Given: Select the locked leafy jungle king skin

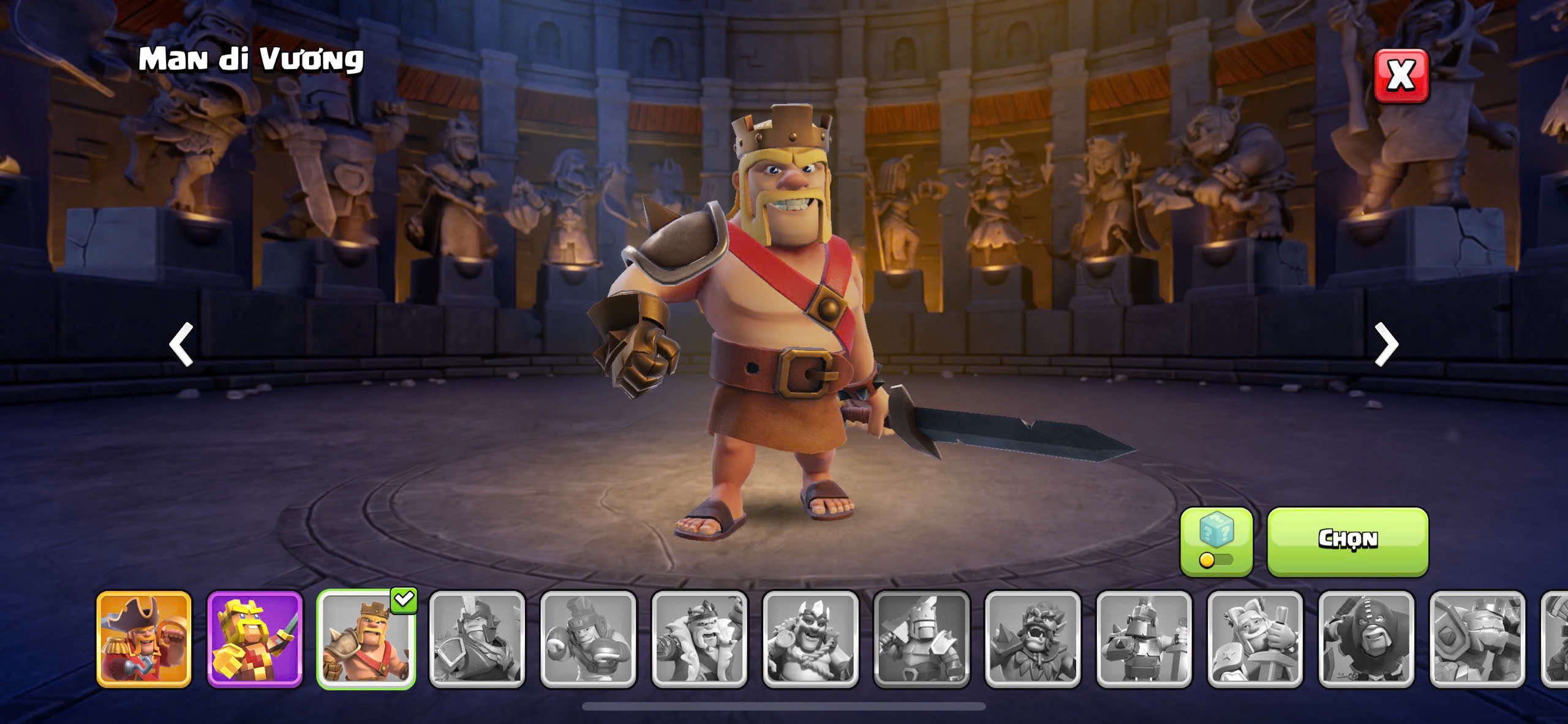Looking at the screenshot, I should click(x=1033, y=639).
